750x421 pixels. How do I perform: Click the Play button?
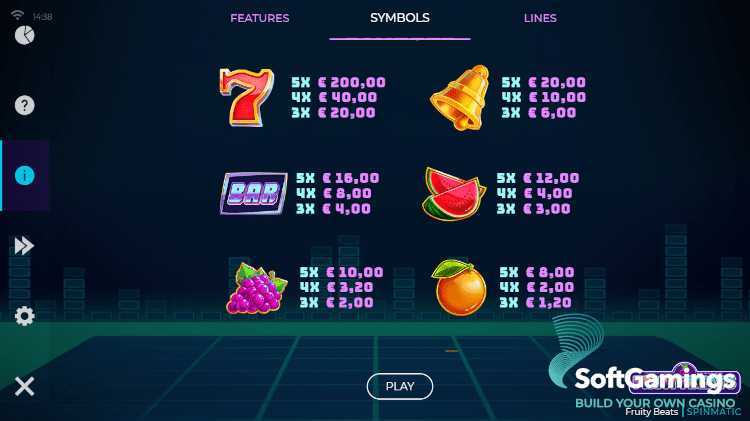[399, 386]
